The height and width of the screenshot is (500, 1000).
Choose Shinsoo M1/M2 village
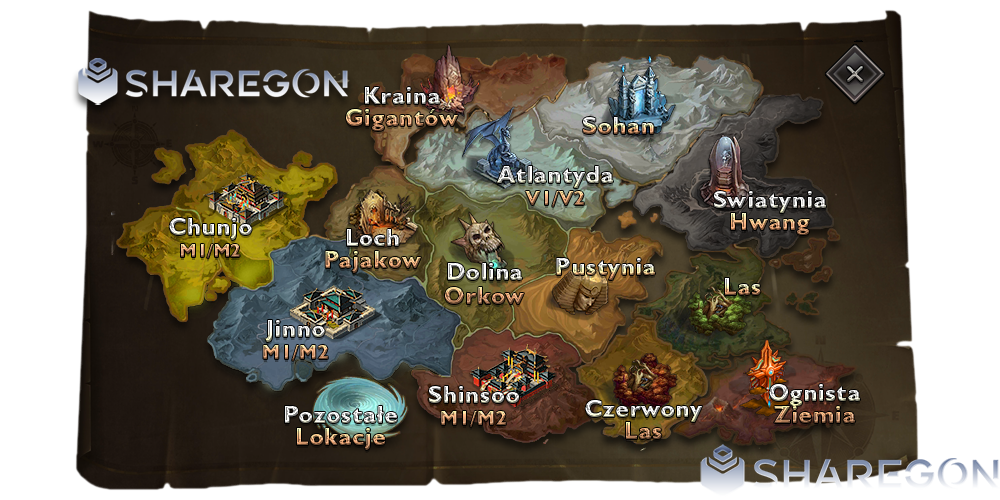pyautogui.click(x=513, y=371)
